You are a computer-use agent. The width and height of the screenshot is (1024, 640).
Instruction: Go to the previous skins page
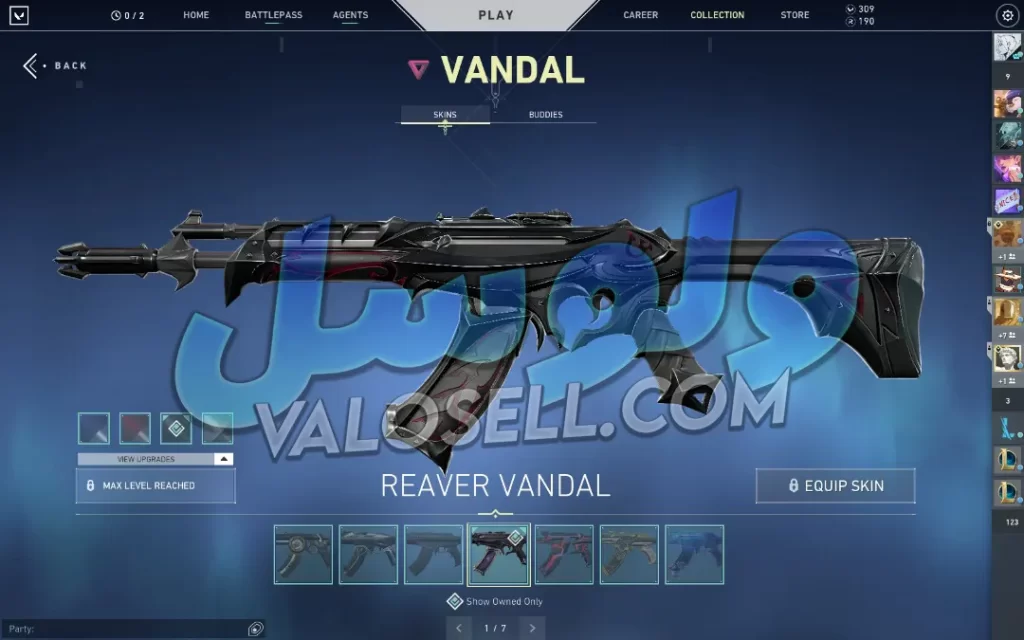point(459,628)
